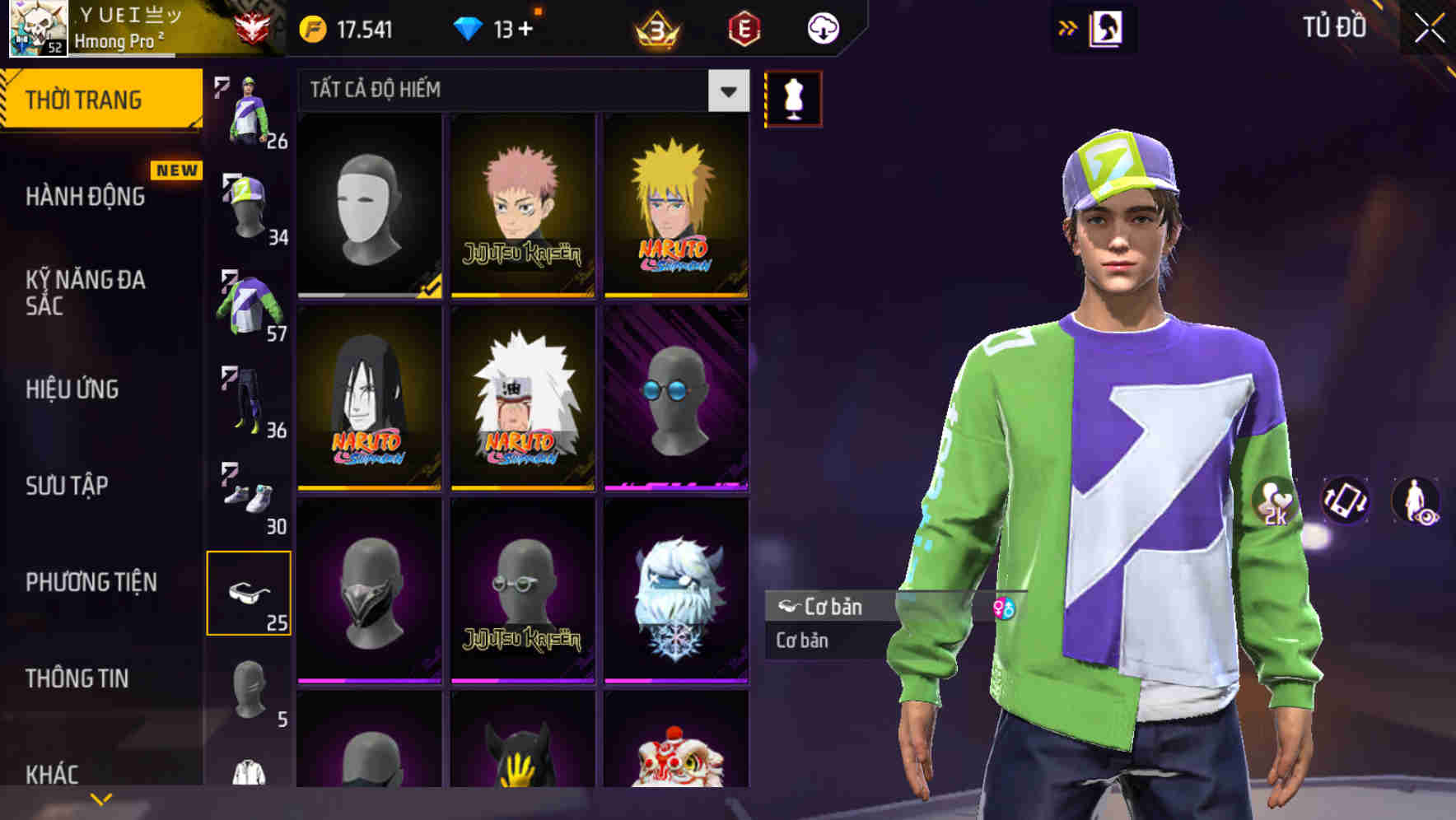Expand the bottom chevron under KHÁC
1456x820 pixels.
pyautogui.click(x=100, y=798)
